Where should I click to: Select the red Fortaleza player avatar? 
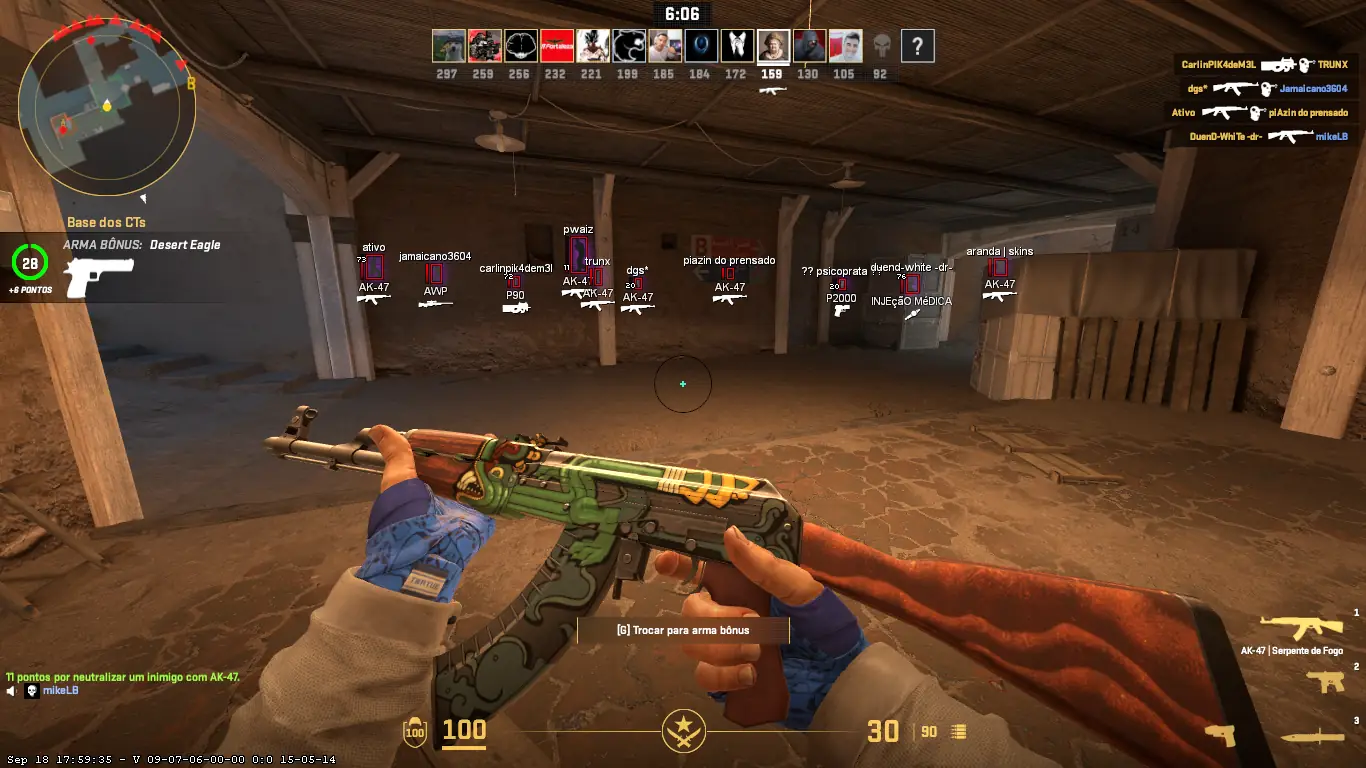(557, 46)
